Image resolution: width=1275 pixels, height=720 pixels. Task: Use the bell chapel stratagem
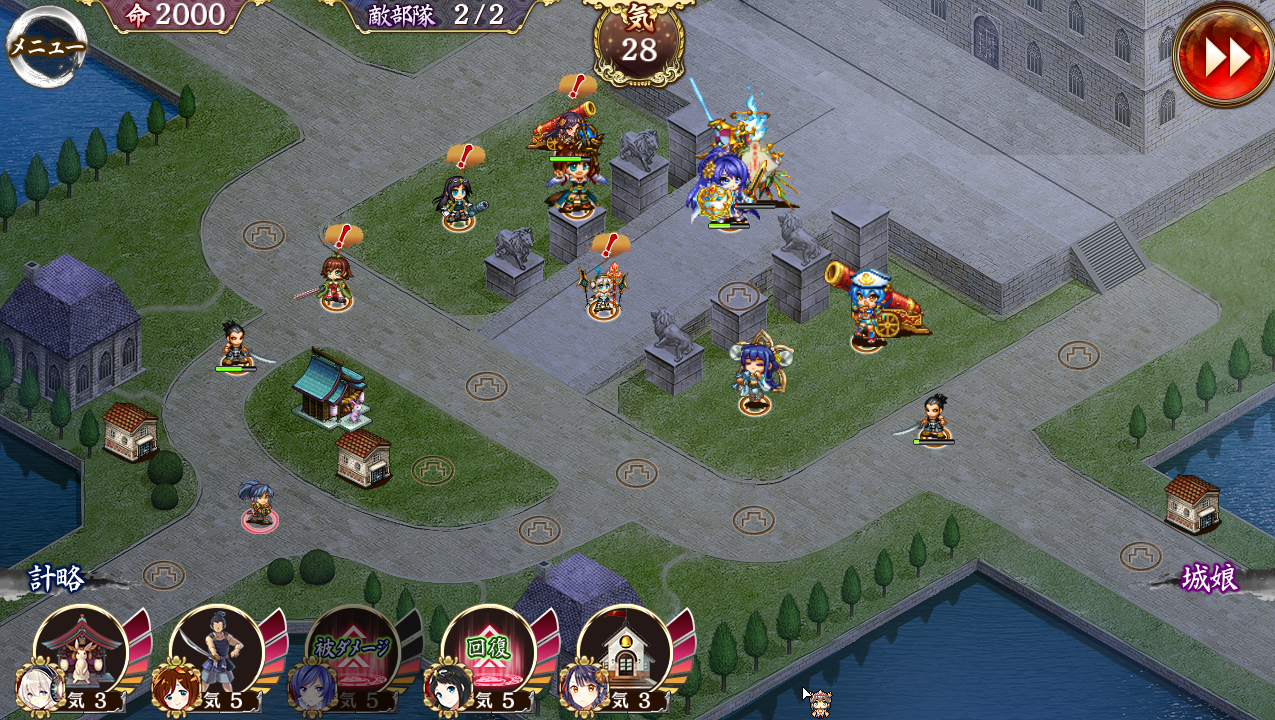tap(624, 652)
